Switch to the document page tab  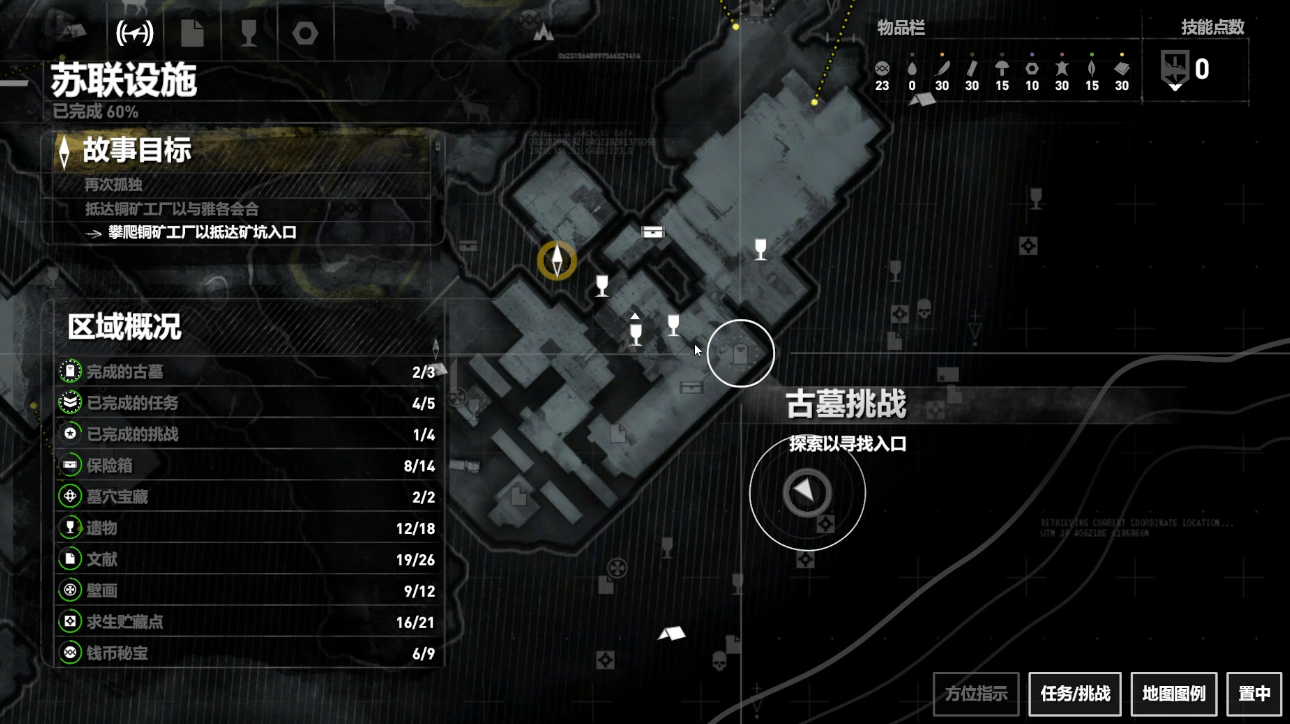click(x=192, y=33)
